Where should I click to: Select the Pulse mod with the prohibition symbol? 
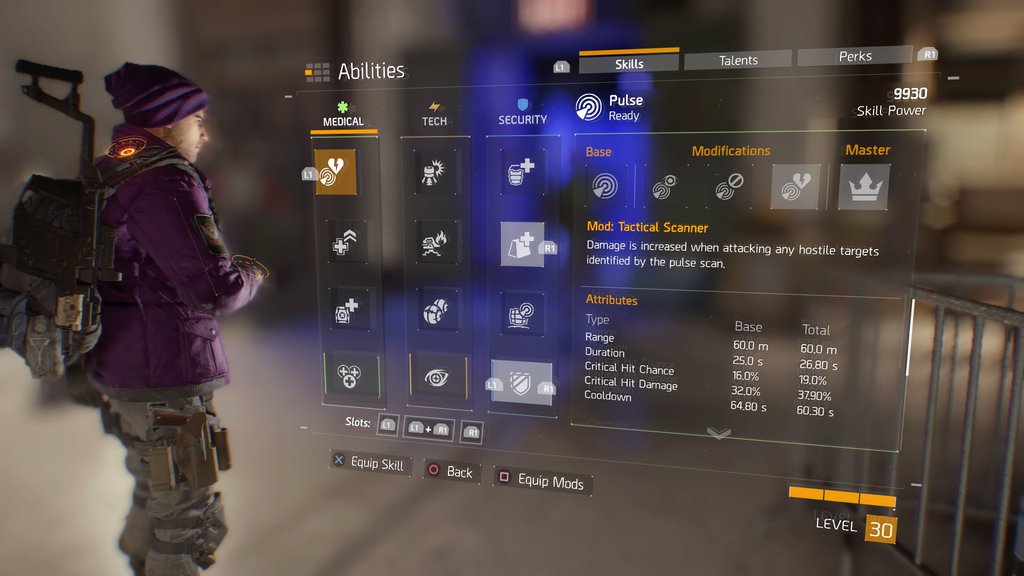730,187
